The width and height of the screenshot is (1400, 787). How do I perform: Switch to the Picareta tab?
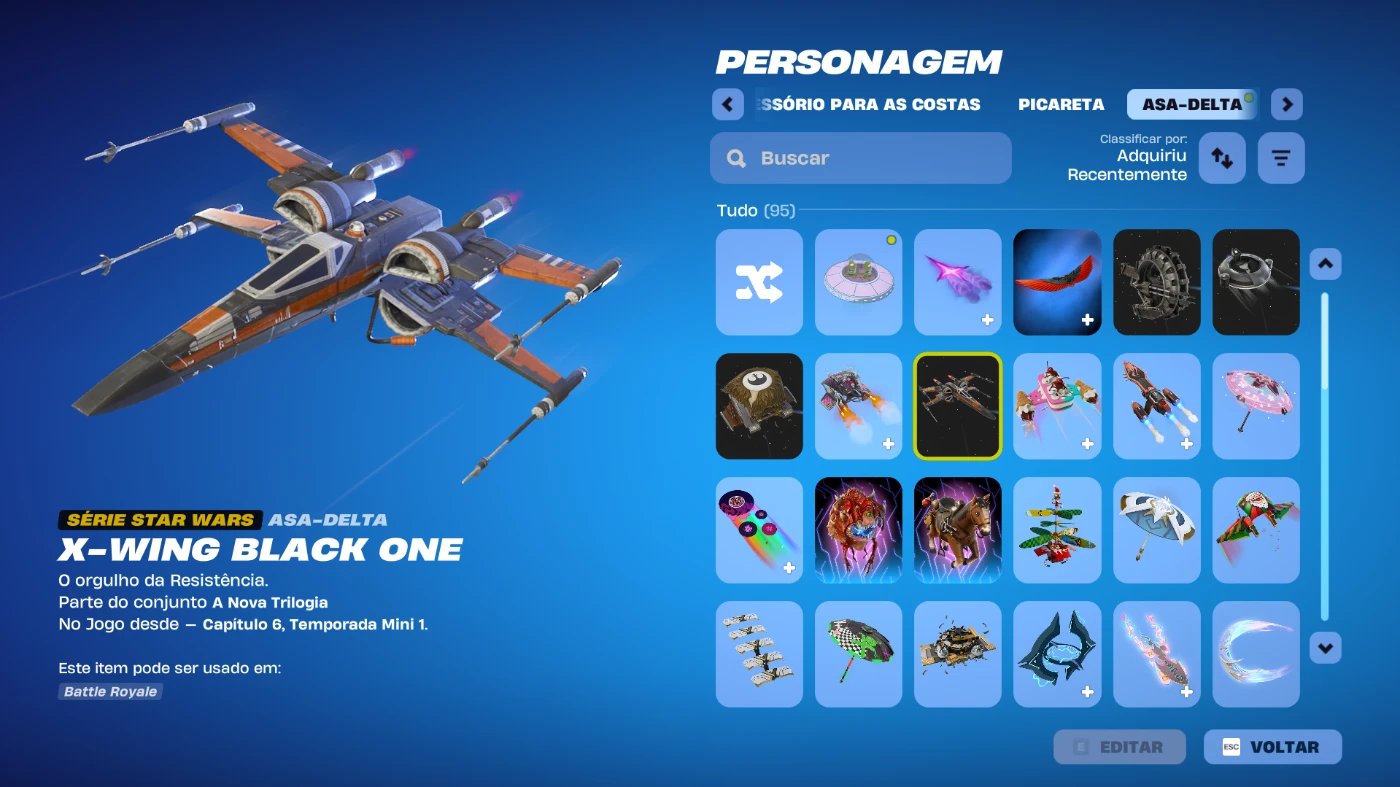point(1061,104)
